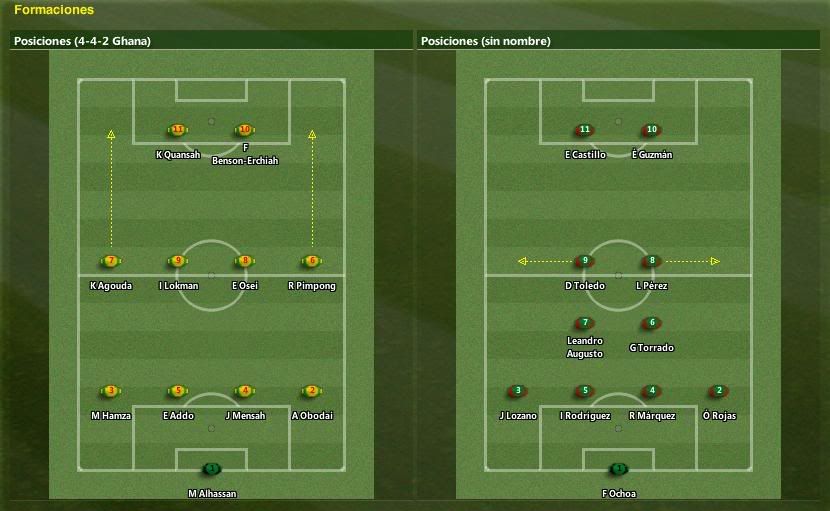Screen dimensions: 830x511
Task: Pick F Benson-Erchiah's number 10 marker
Action: (245, 130)
